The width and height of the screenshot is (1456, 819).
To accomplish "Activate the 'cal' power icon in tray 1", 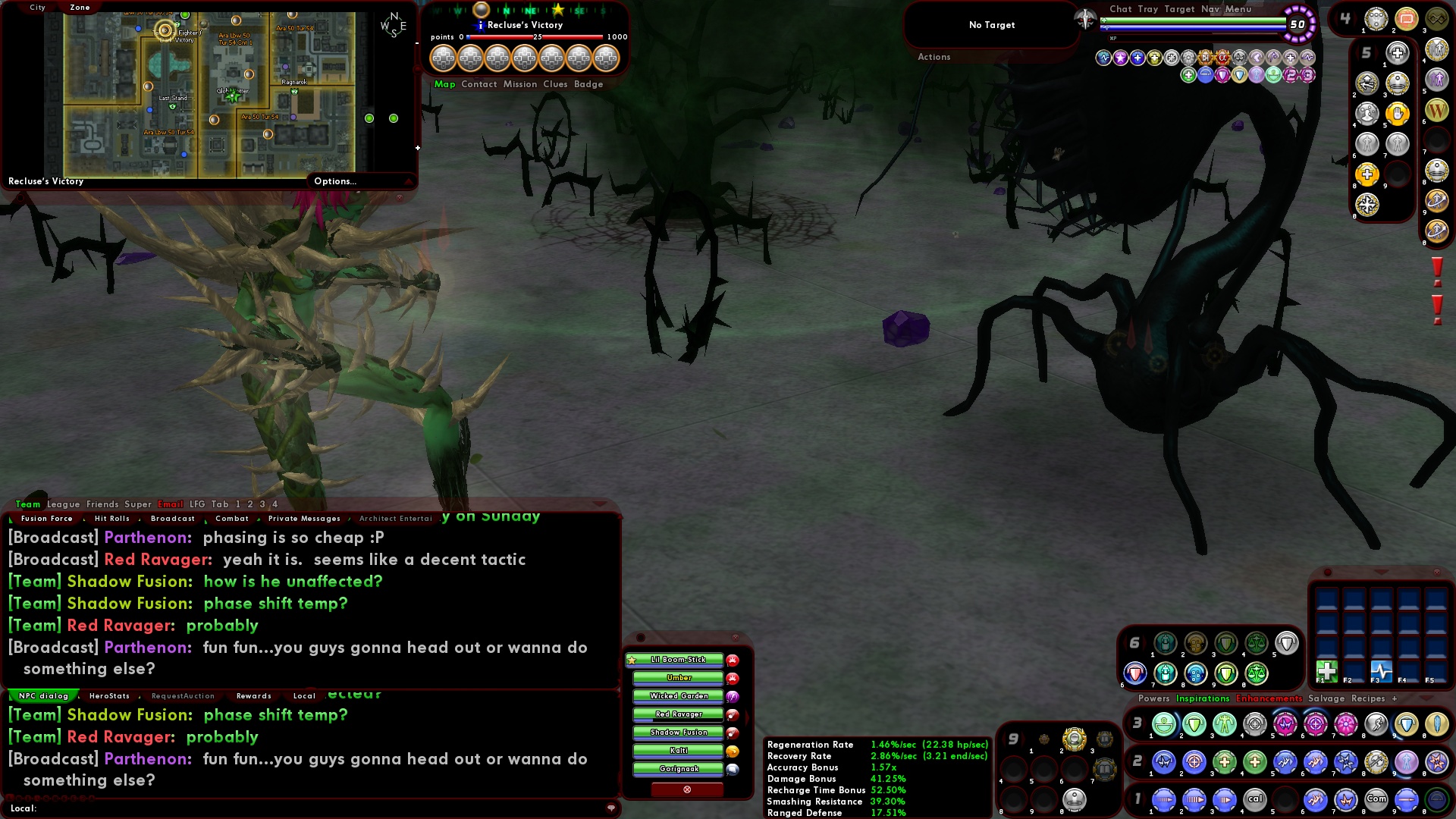I will [1256, 799].
